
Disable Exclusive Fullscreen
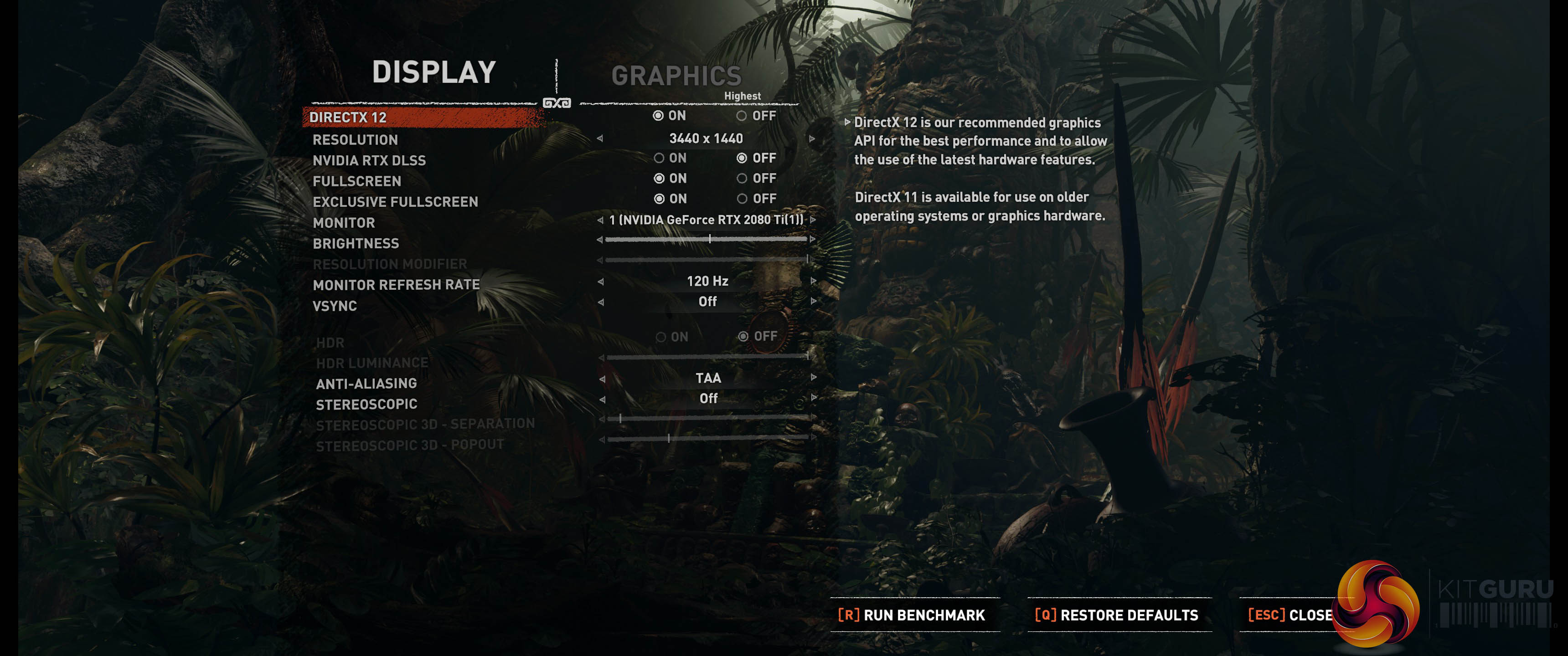pos(742,199)
